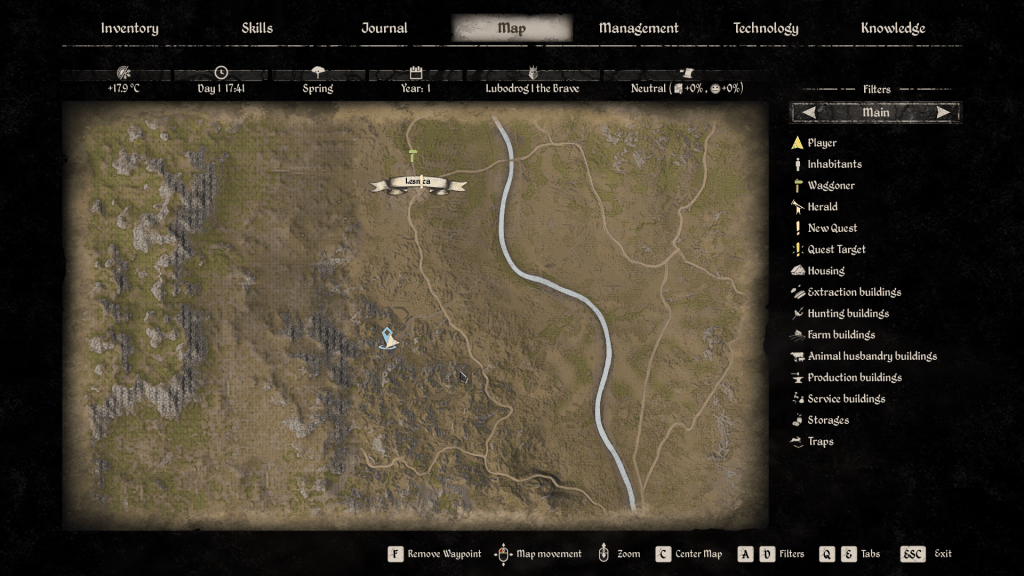The width and height of the screenshot is (1024, 576).
Task: Toggle the Traps filter
Action: point(820,441)
